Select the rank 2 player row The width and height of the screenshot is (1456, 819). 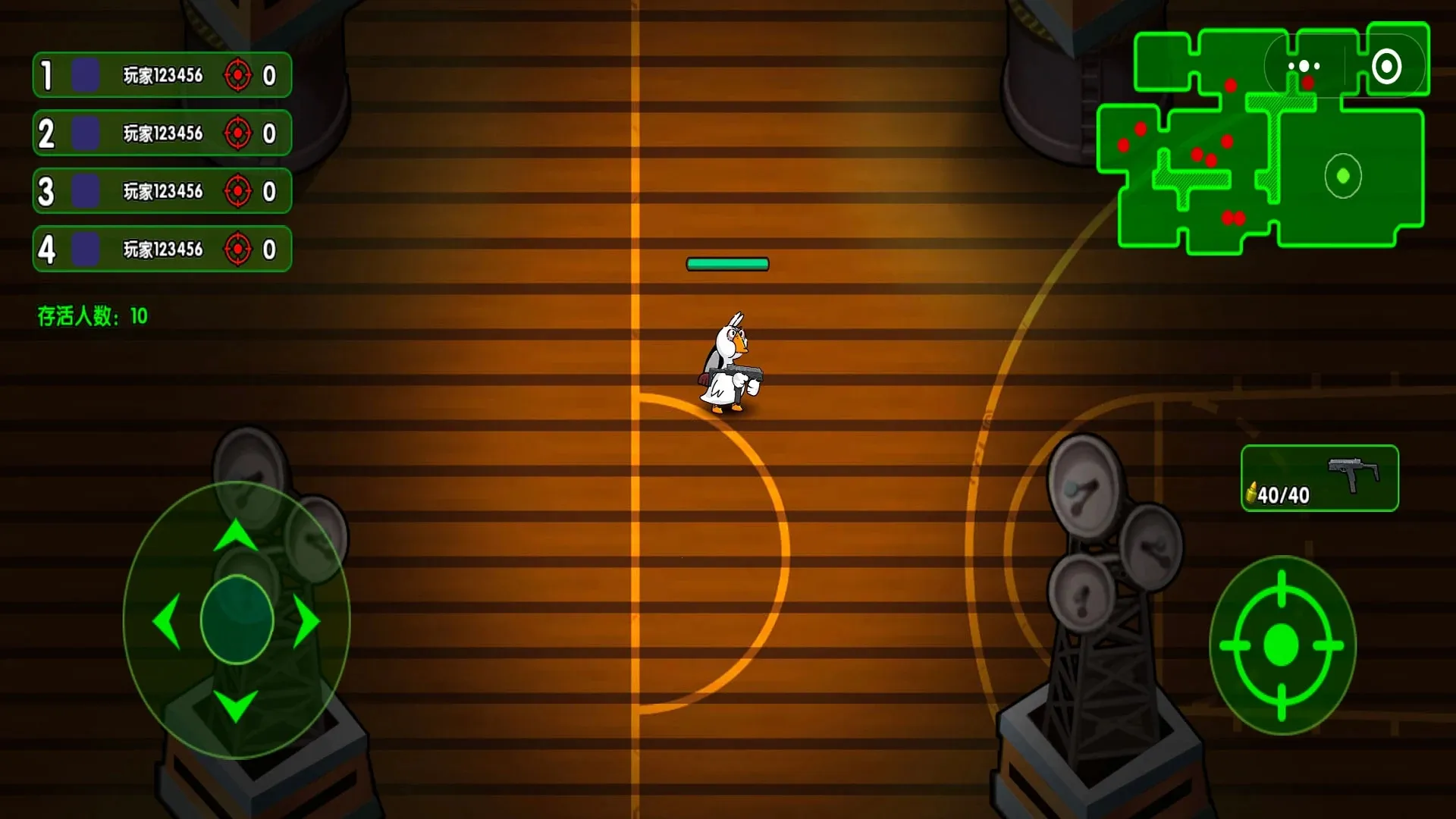(162, 133)
